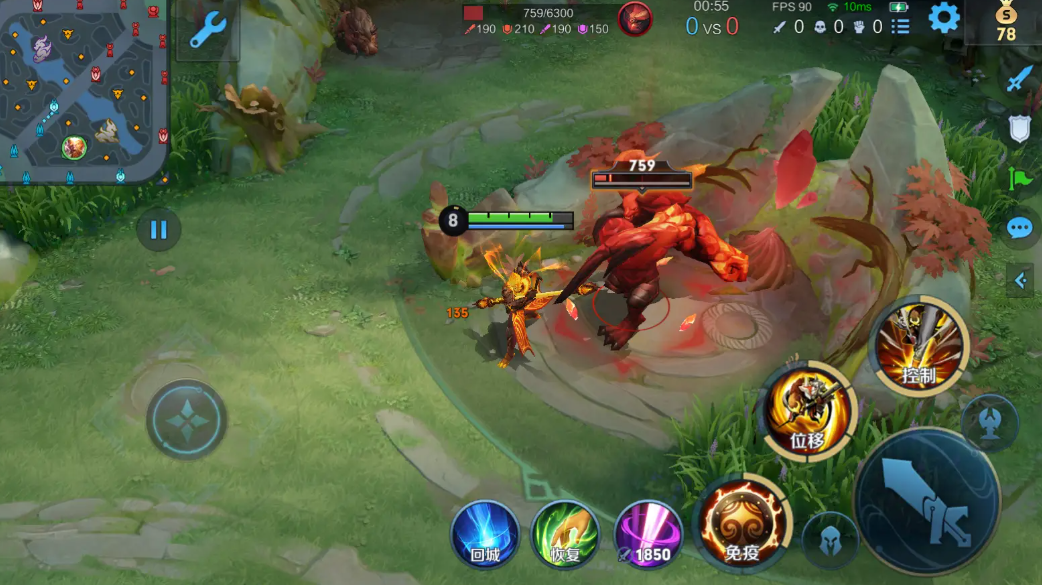
Task: Activate the 回城 recall ability
Action: coord(485,534)
